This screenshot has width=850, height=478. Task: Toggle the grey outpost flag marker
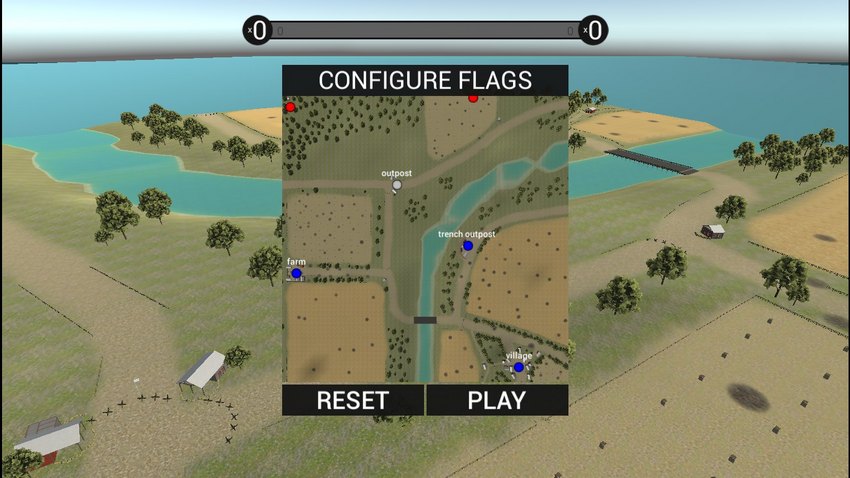[397, 185]
